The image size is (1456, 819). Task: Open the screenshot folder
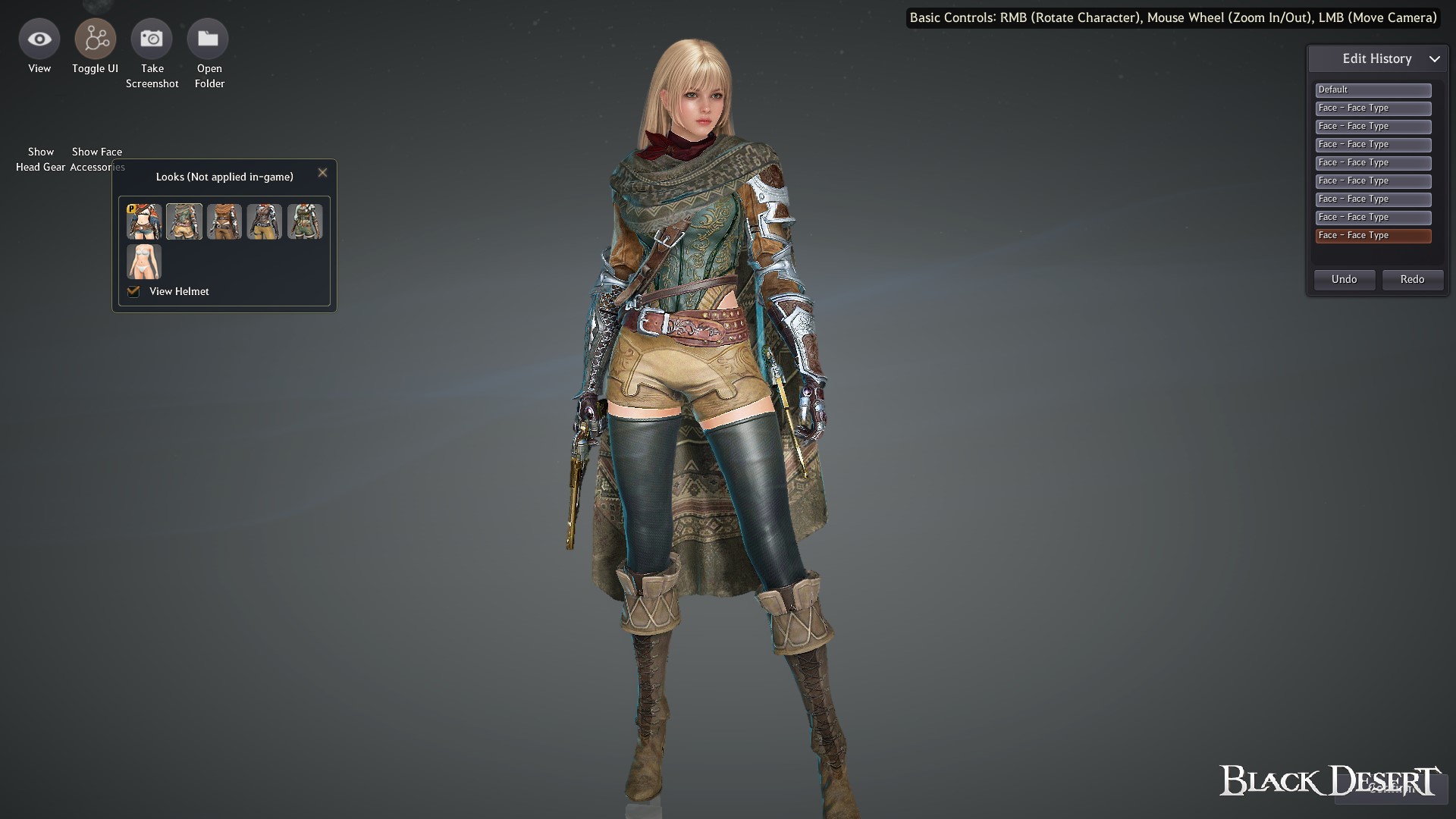tap(209, 38)
